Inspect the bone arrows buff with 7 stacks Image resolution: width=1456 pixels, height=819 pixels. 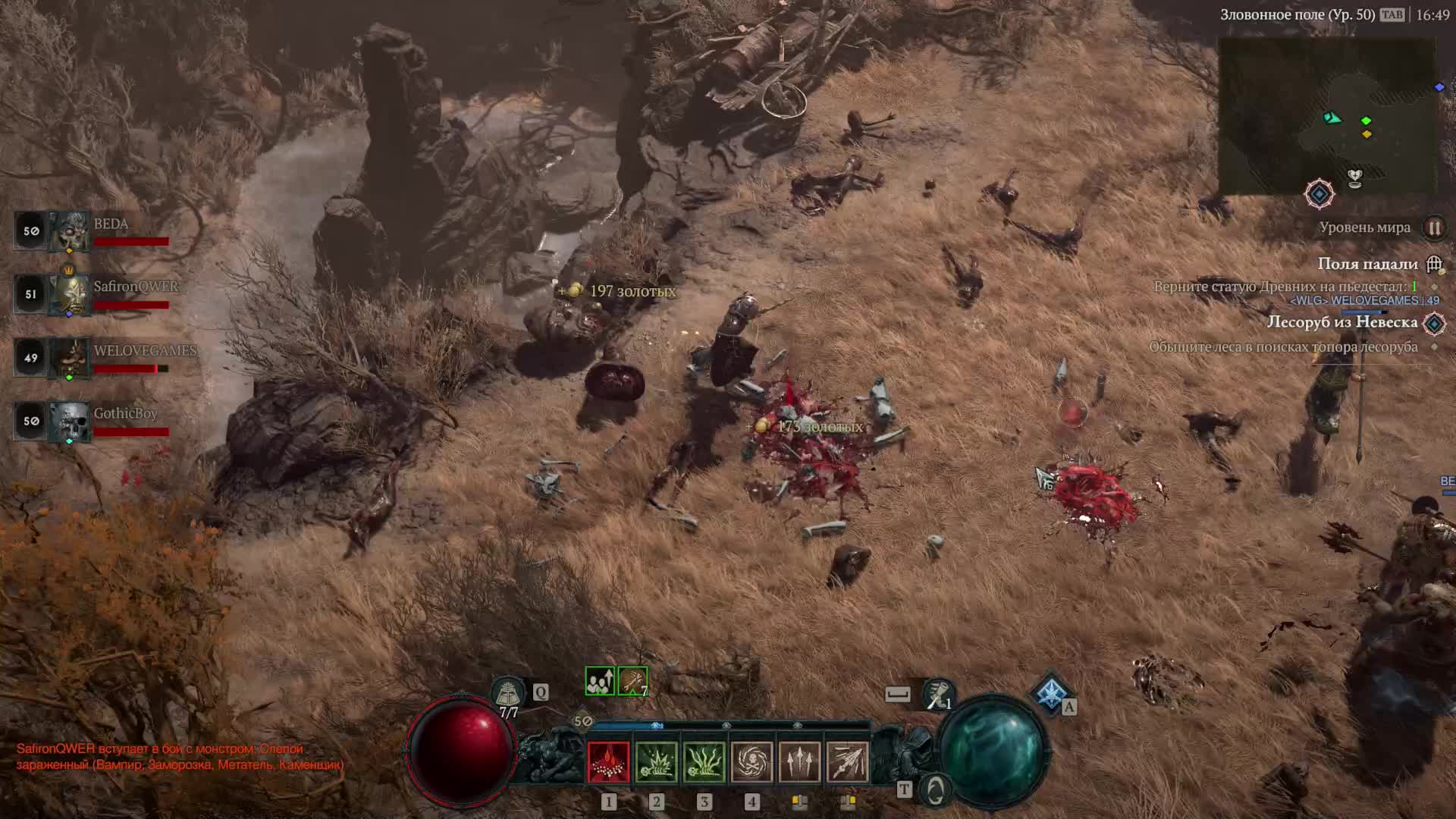[632, 681]
